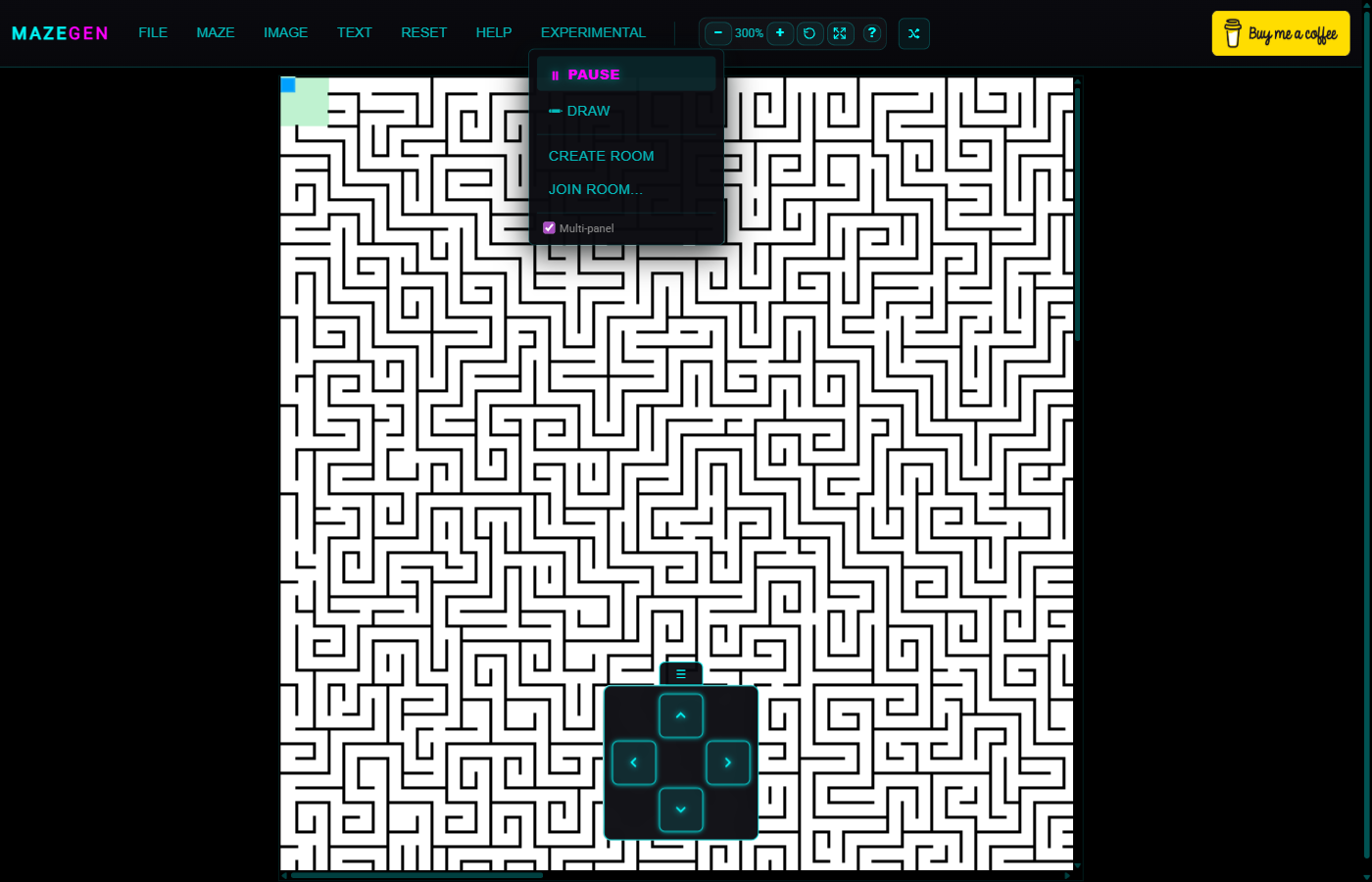This screenshot has width=1372, height=882.
Task: Open help via the question mark icon
Action: tap(872, 32)
